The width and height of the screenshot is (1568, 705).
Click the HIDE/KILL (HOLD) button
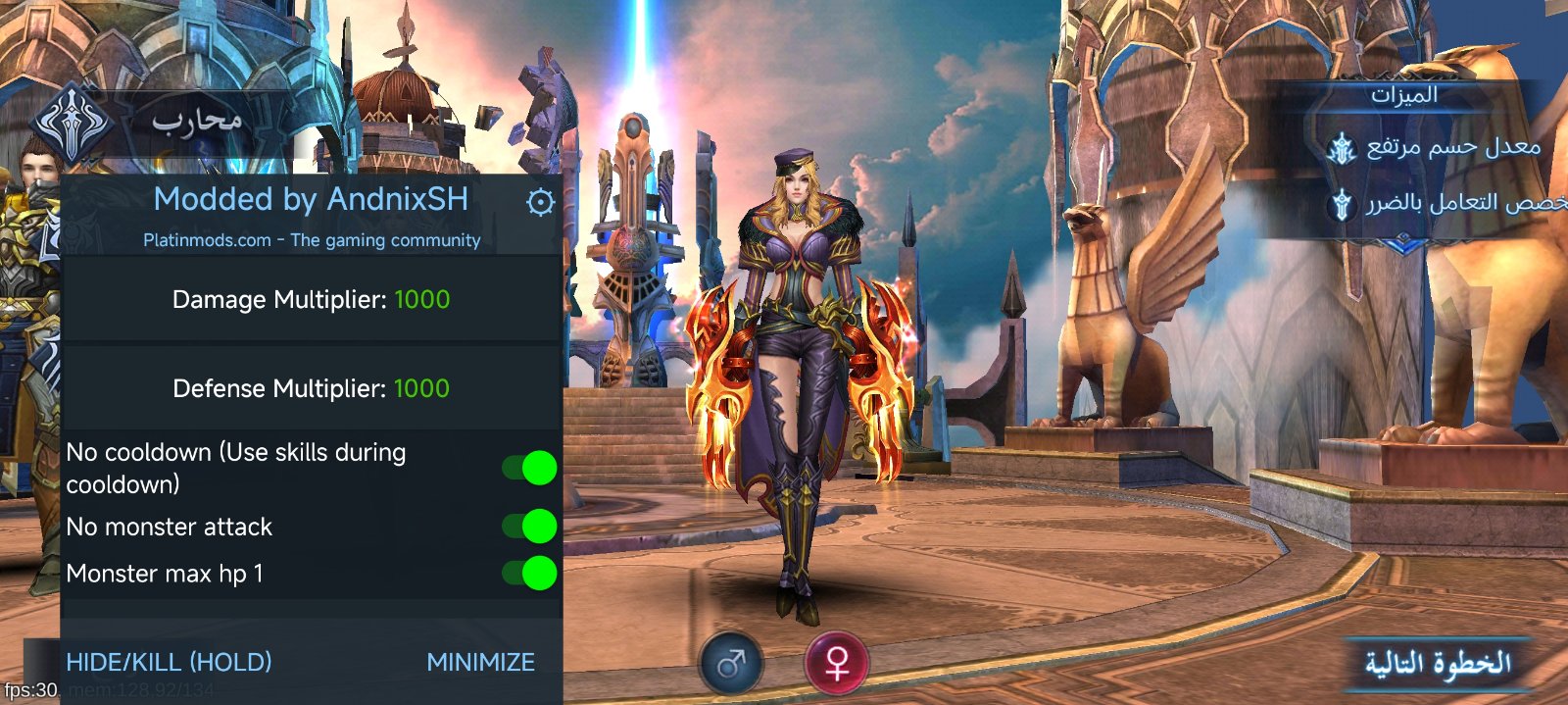169,662
